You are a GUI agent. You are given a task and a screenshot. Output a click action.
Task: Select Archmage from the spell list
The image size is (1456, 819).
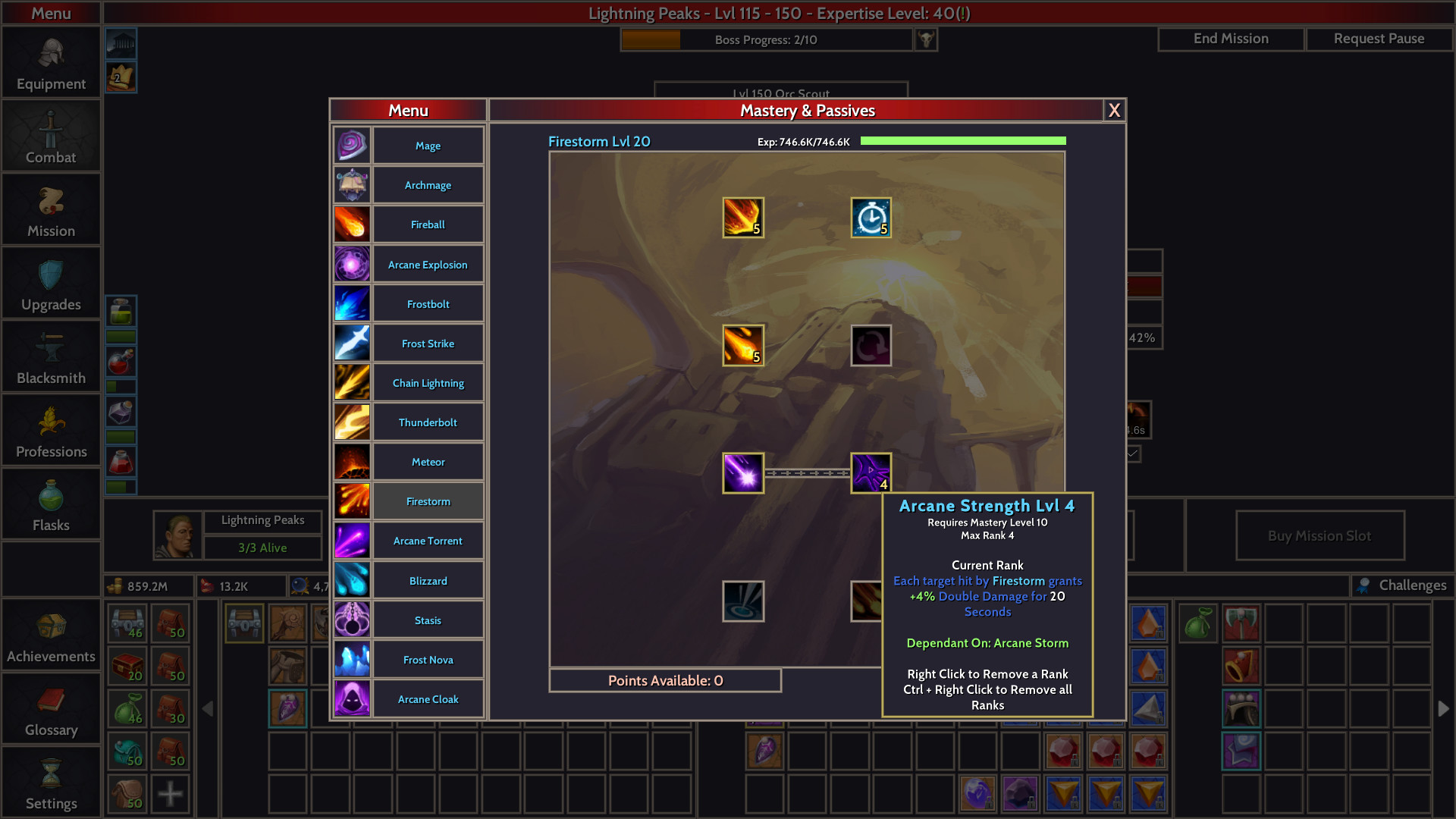point(428,185)
